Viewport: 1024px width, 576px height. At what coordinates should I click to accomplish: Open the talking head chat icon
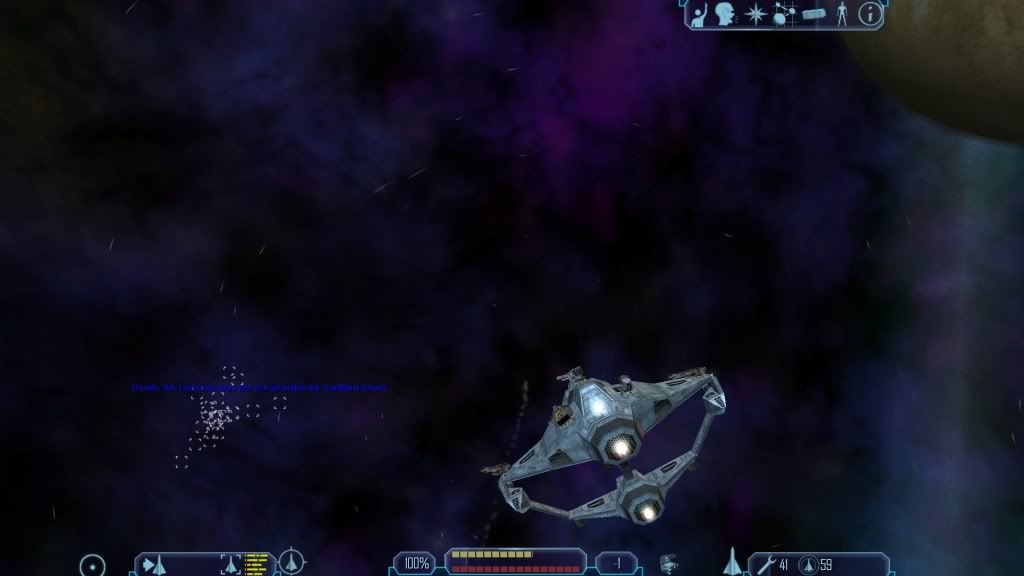[x=726, y=14]
